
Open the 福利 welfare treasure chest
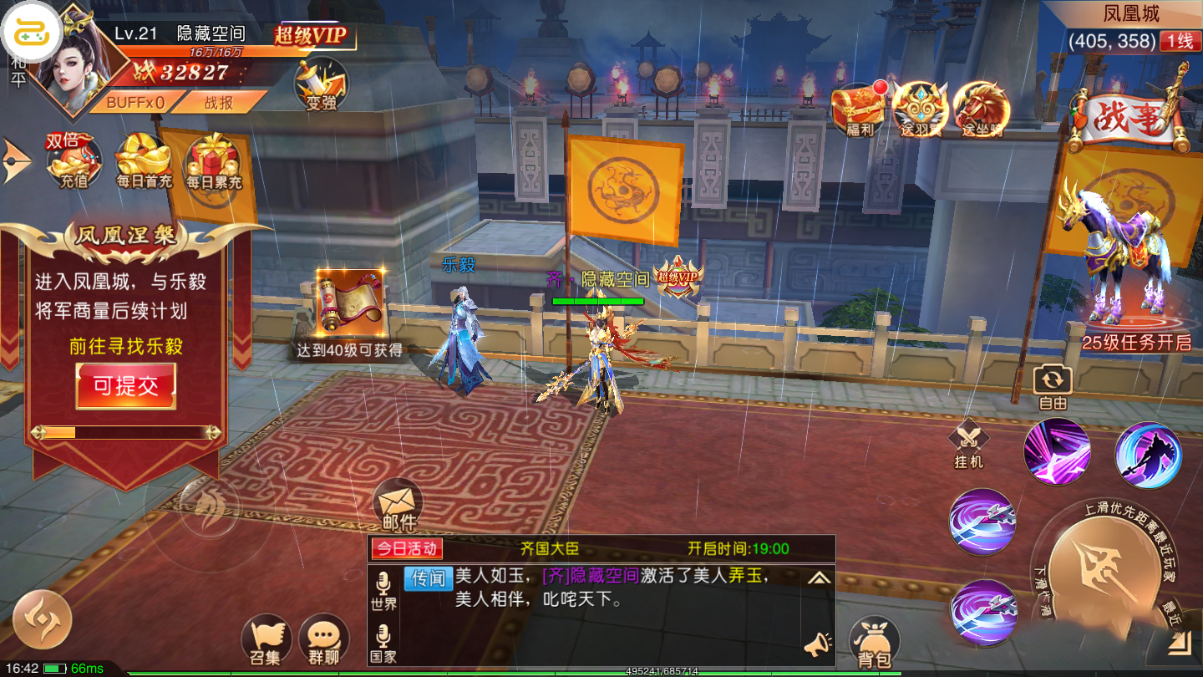click(859, 108)
